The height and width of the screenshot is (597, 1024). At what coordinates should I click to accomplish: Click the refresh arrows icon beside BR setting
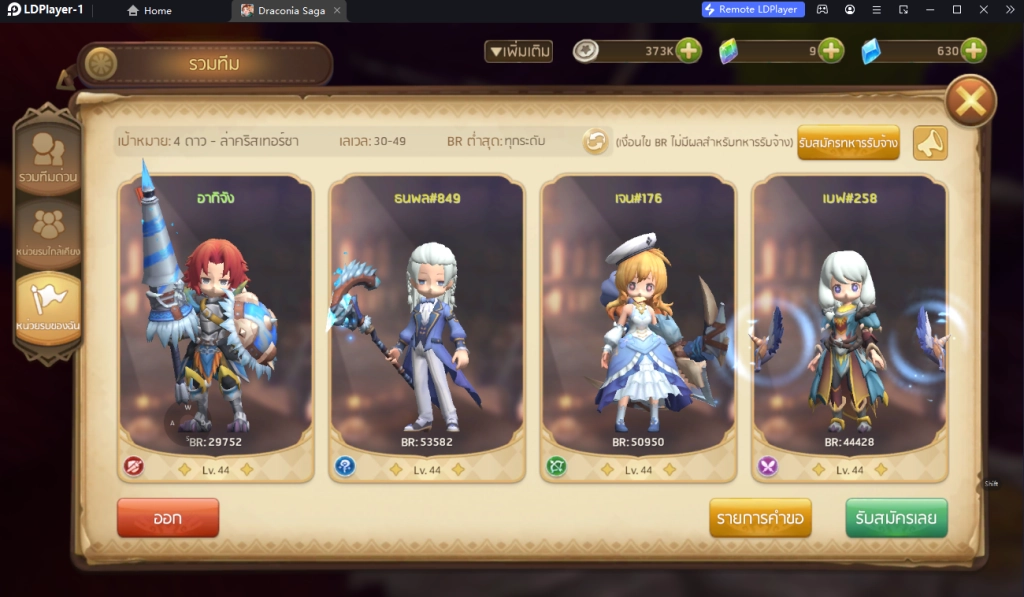click(x=596, y=142)
